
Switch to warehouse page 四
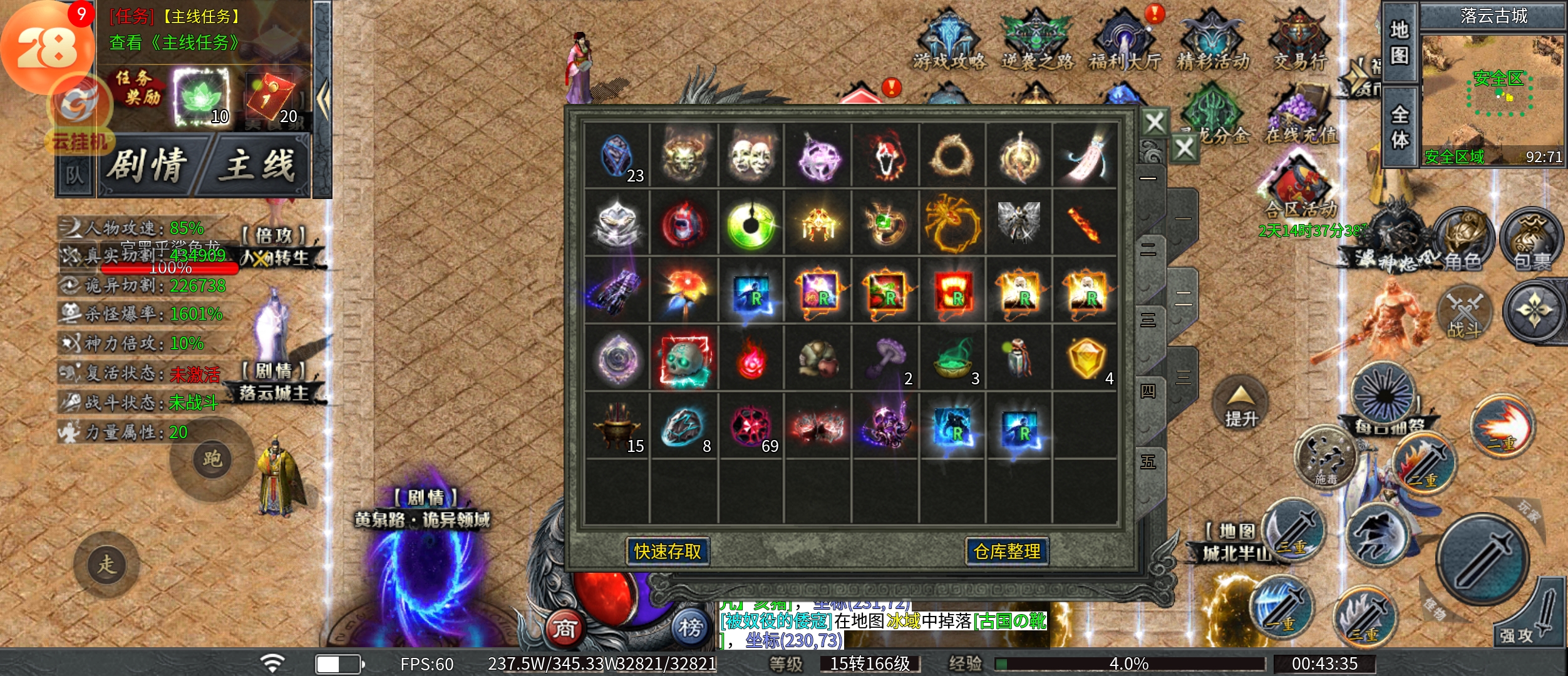click(1148, 392)
